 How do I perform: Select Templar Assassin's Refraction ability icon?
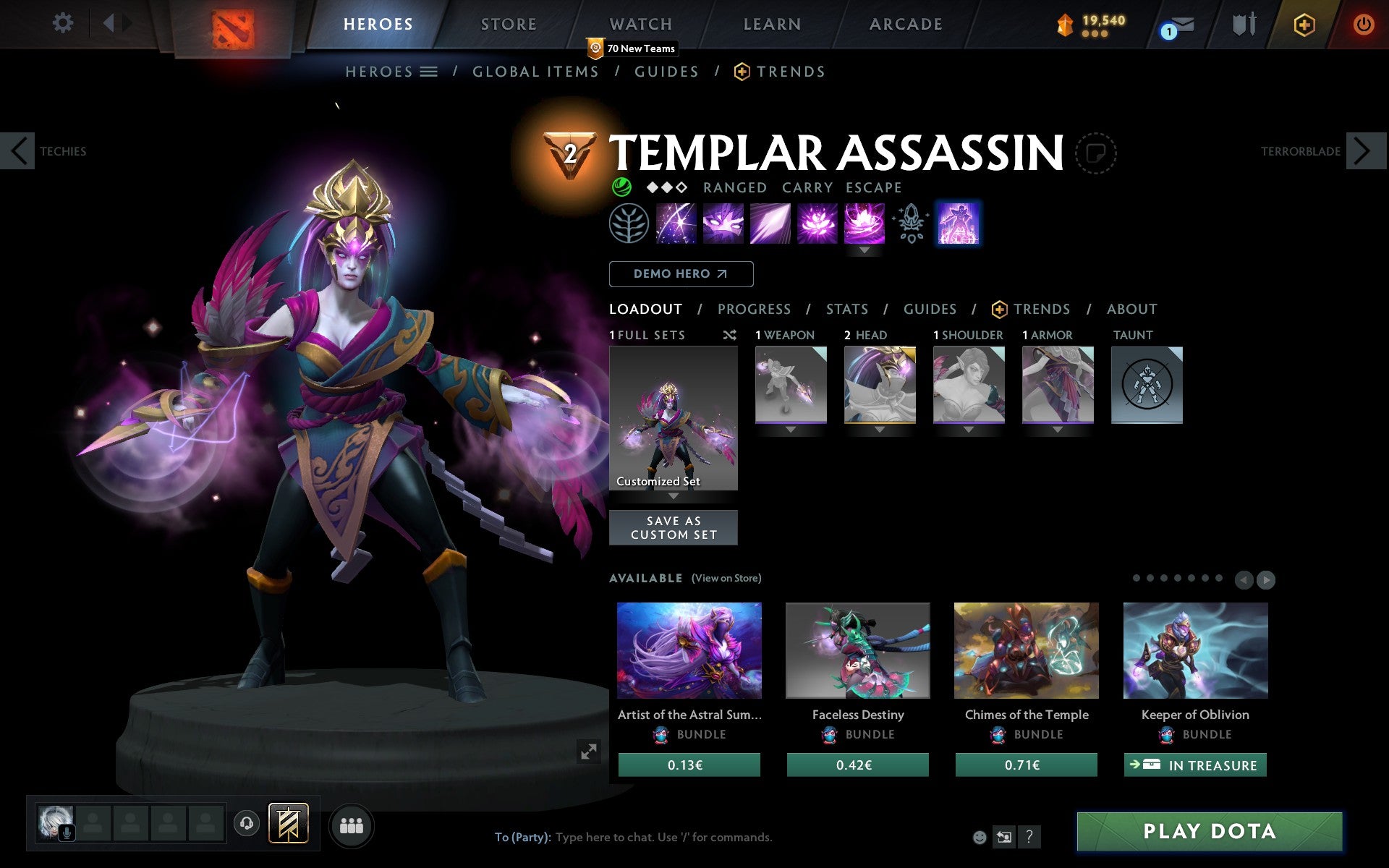(x=676, y=224)
